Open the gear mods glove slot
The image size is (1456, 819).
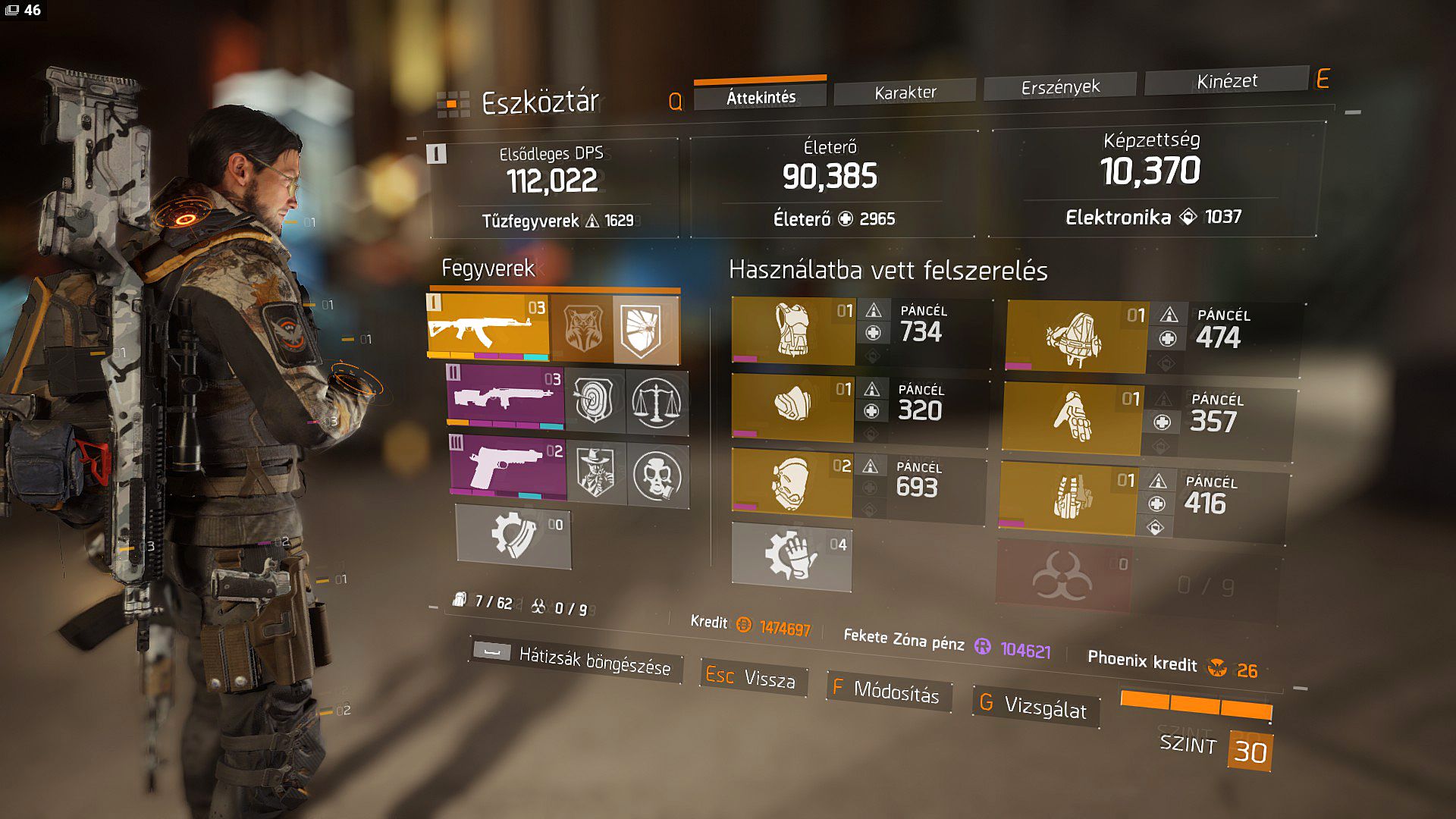[791, 556]
